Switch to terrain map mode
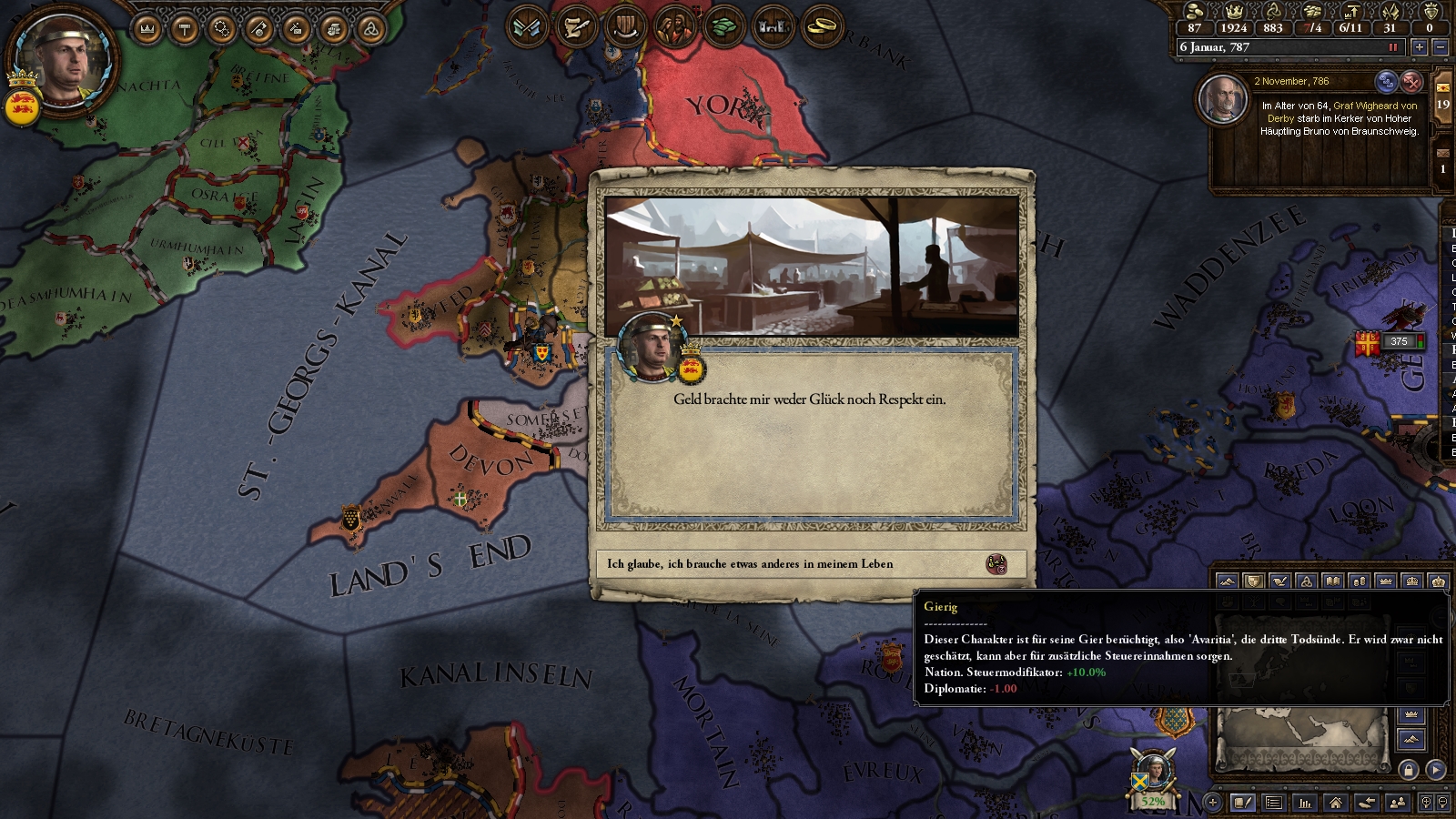Viewport: 1456px width, 819px height. tap(1227, 581)
